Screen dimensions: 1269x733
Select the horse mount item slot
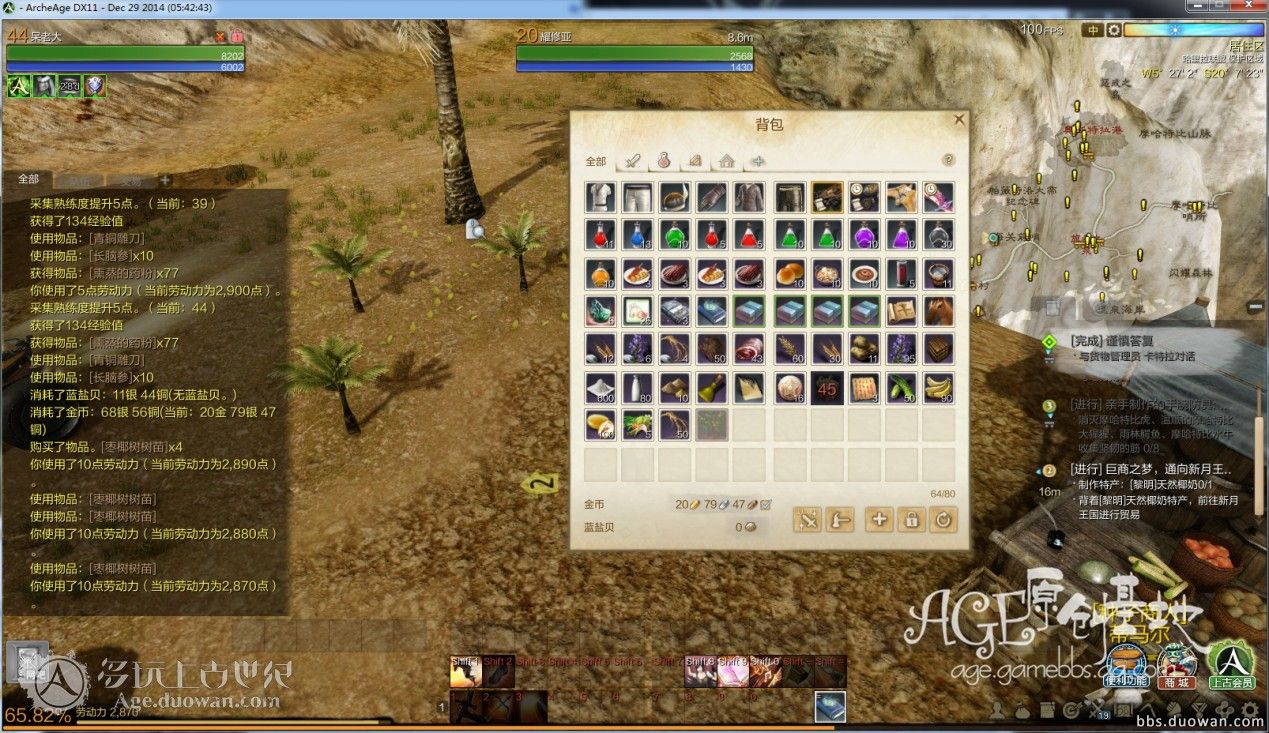pyautogui.click(x=938, y=311)
